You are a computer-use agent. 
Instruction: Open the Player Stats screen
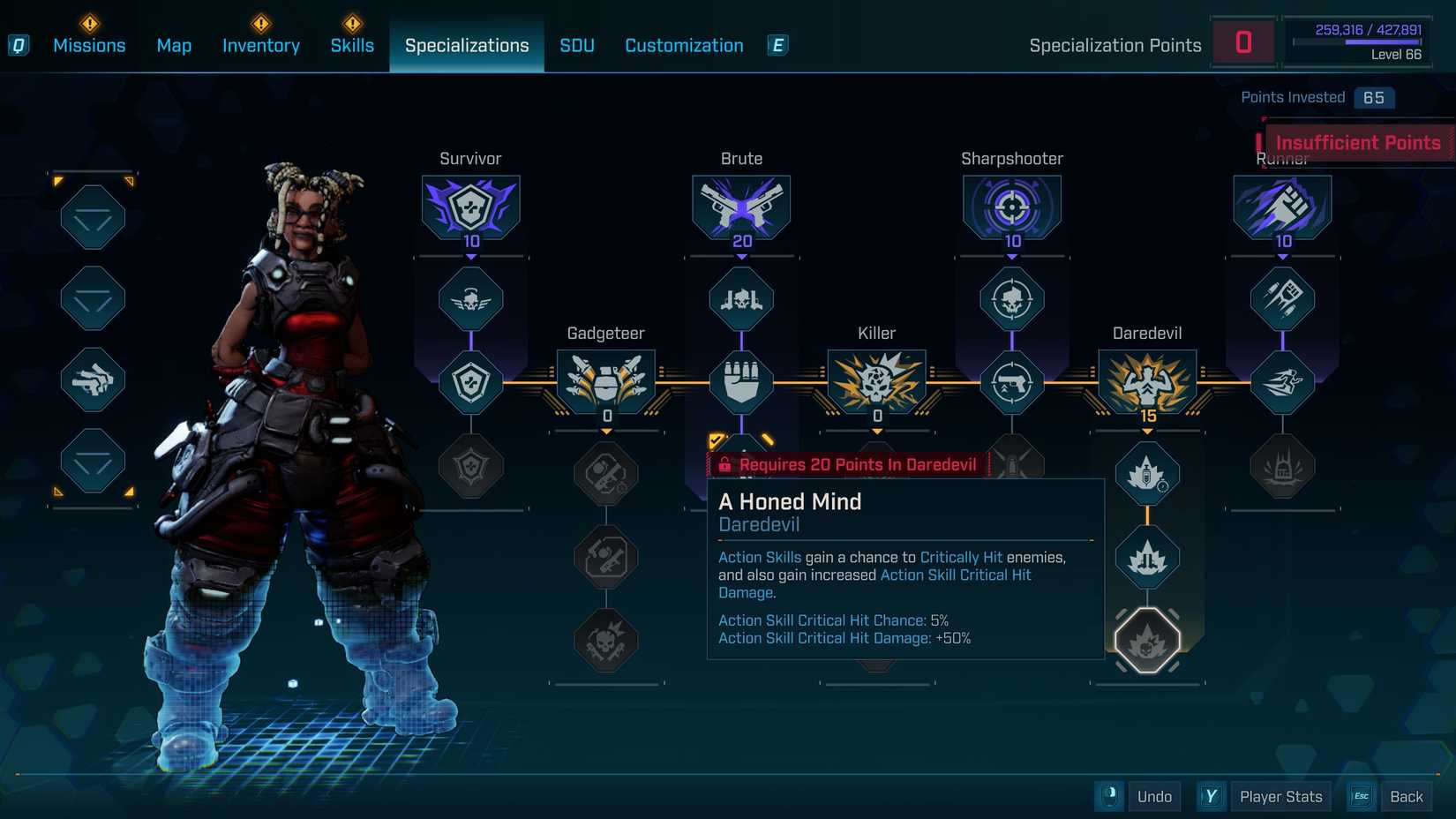(1281, 796)
